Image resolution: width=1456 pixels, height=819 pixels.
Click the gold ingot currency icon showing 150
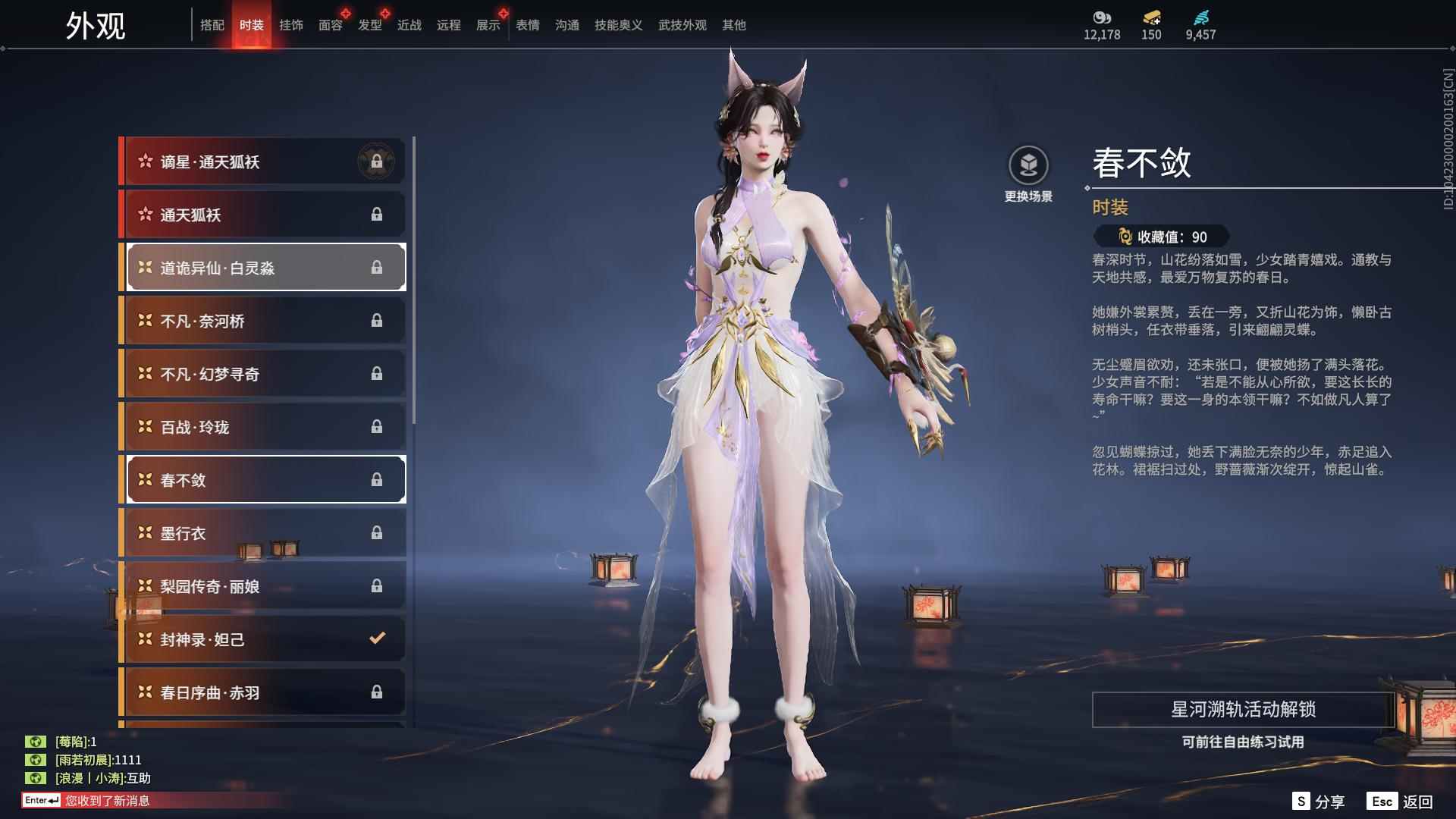point(1150,19)
